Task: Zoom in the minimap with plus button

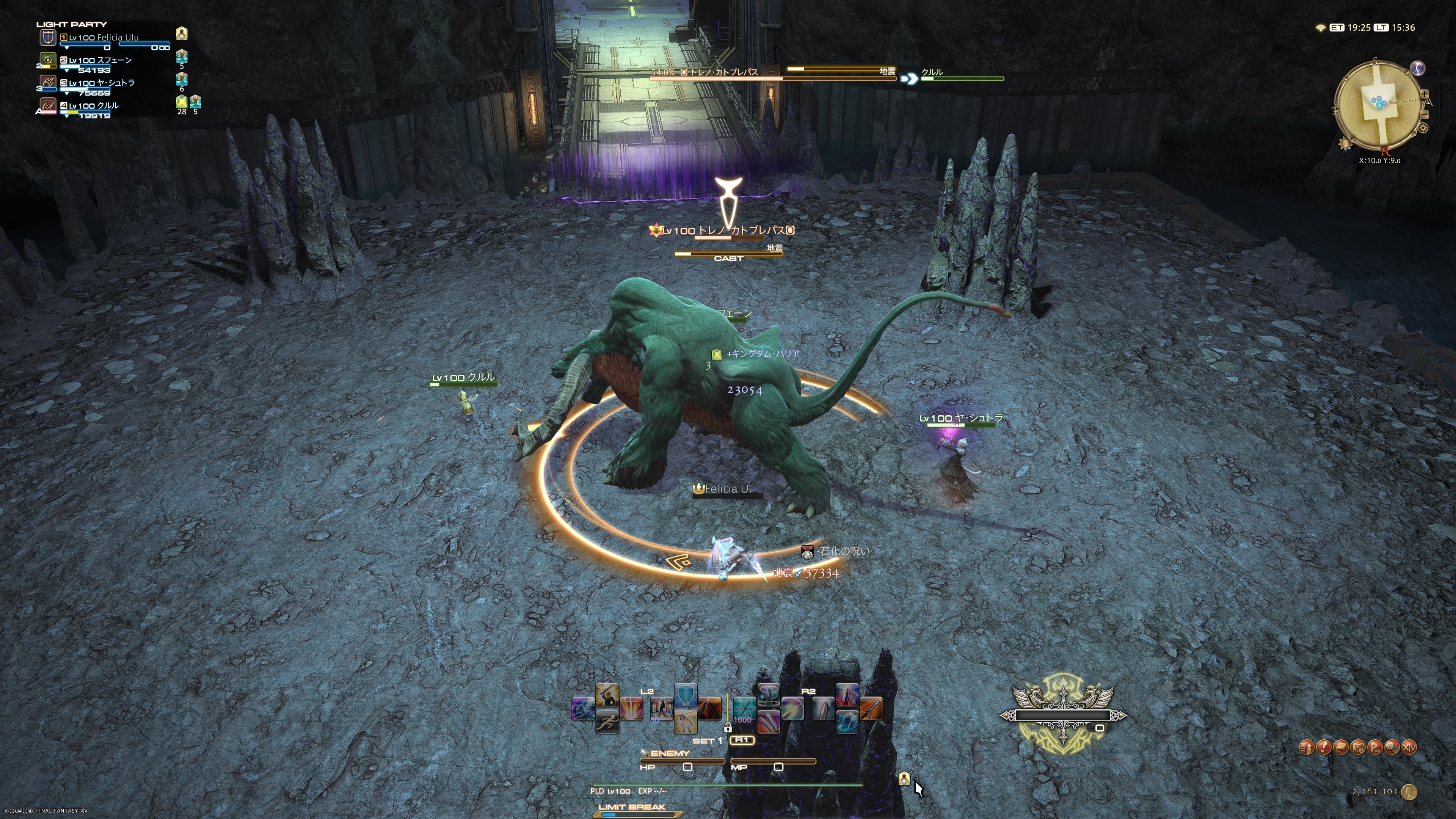Action: pos(1425,94)
